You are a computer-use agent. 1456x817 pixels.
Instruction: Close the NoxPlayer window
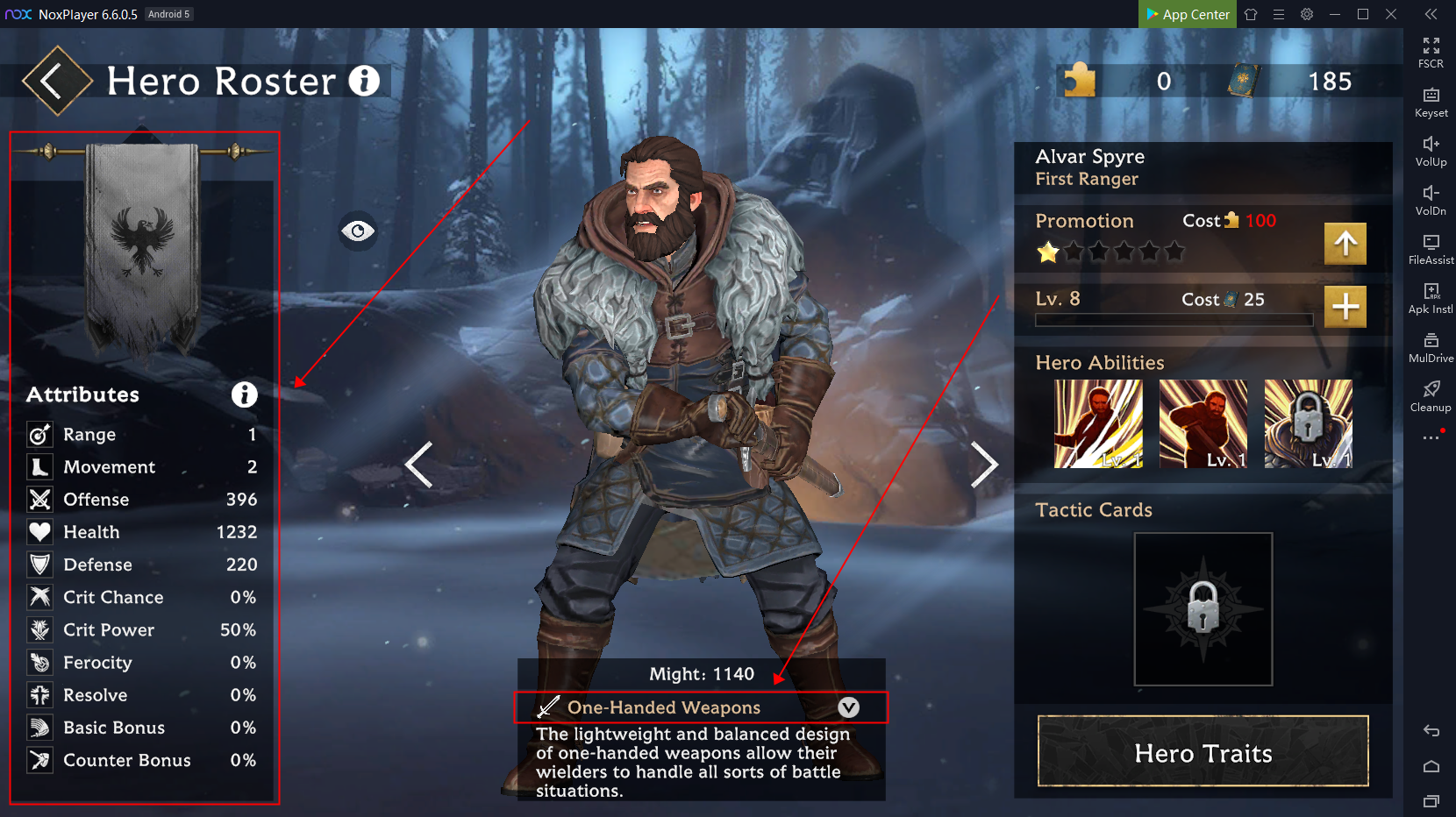tap(1391, 14)
